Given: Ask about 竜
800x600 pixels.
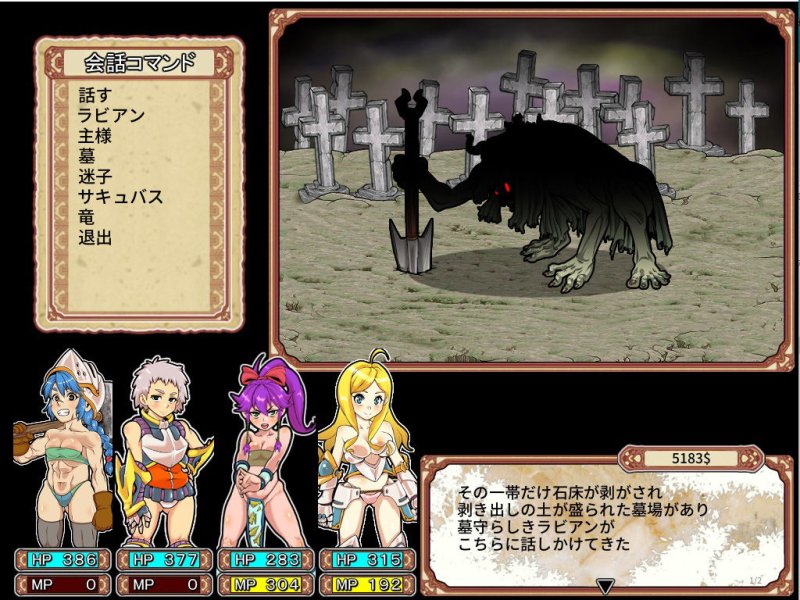Looking at the screenshot, I should pos(86,218).
